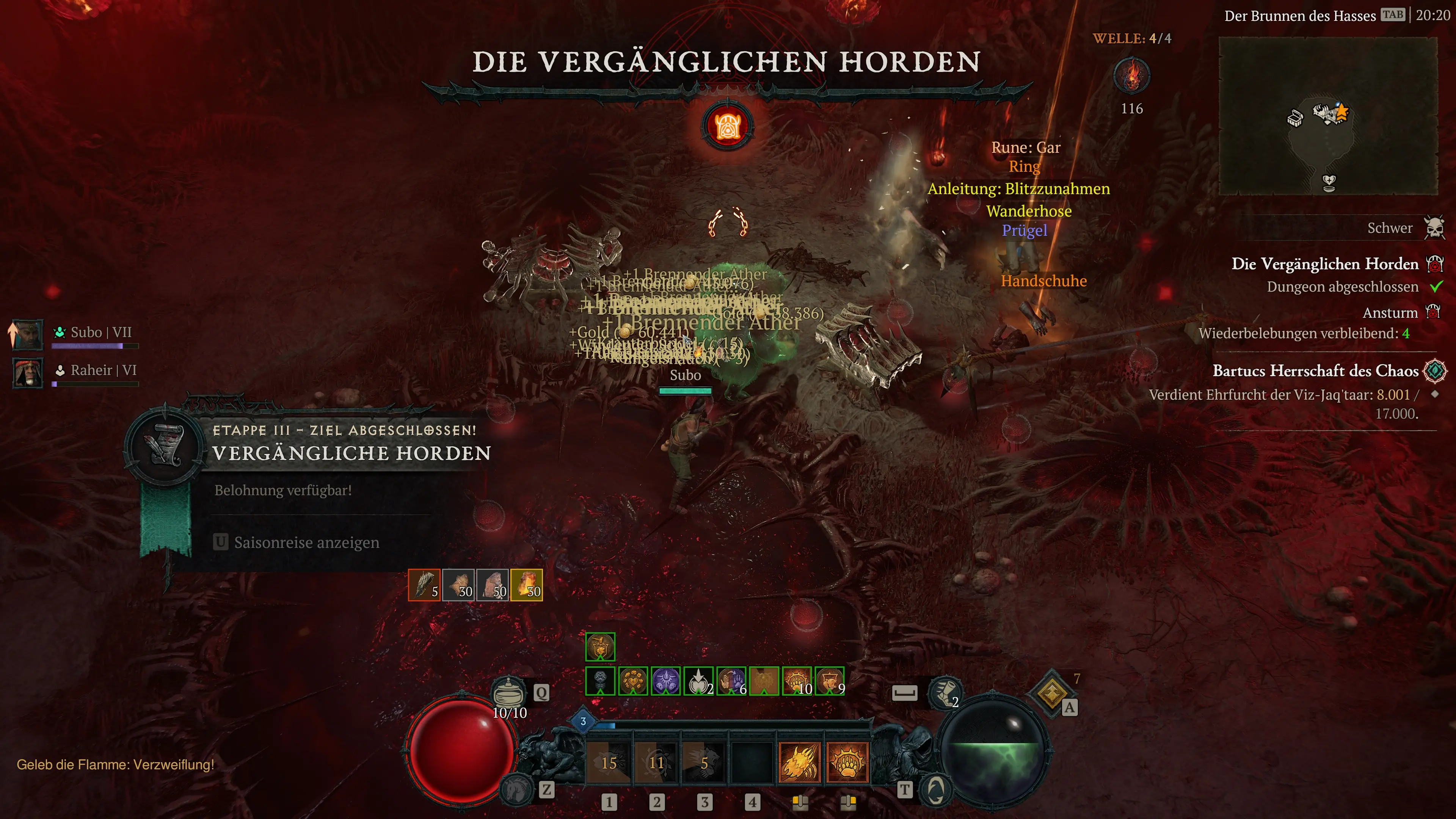This screenshot has height=819, width=1456.
Task: Use the skill slot on 15-second cooldown
Action: tap(609, 763)
